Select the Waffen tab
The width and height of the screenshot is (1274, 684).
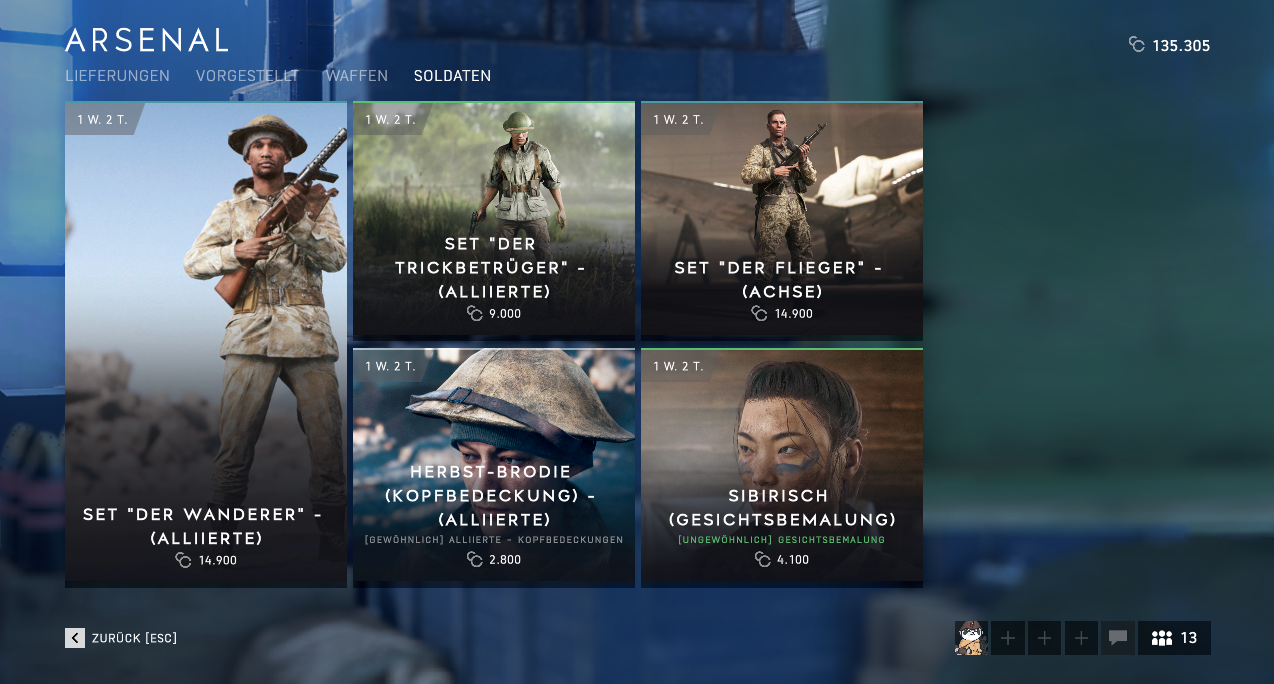coord(342,76)
